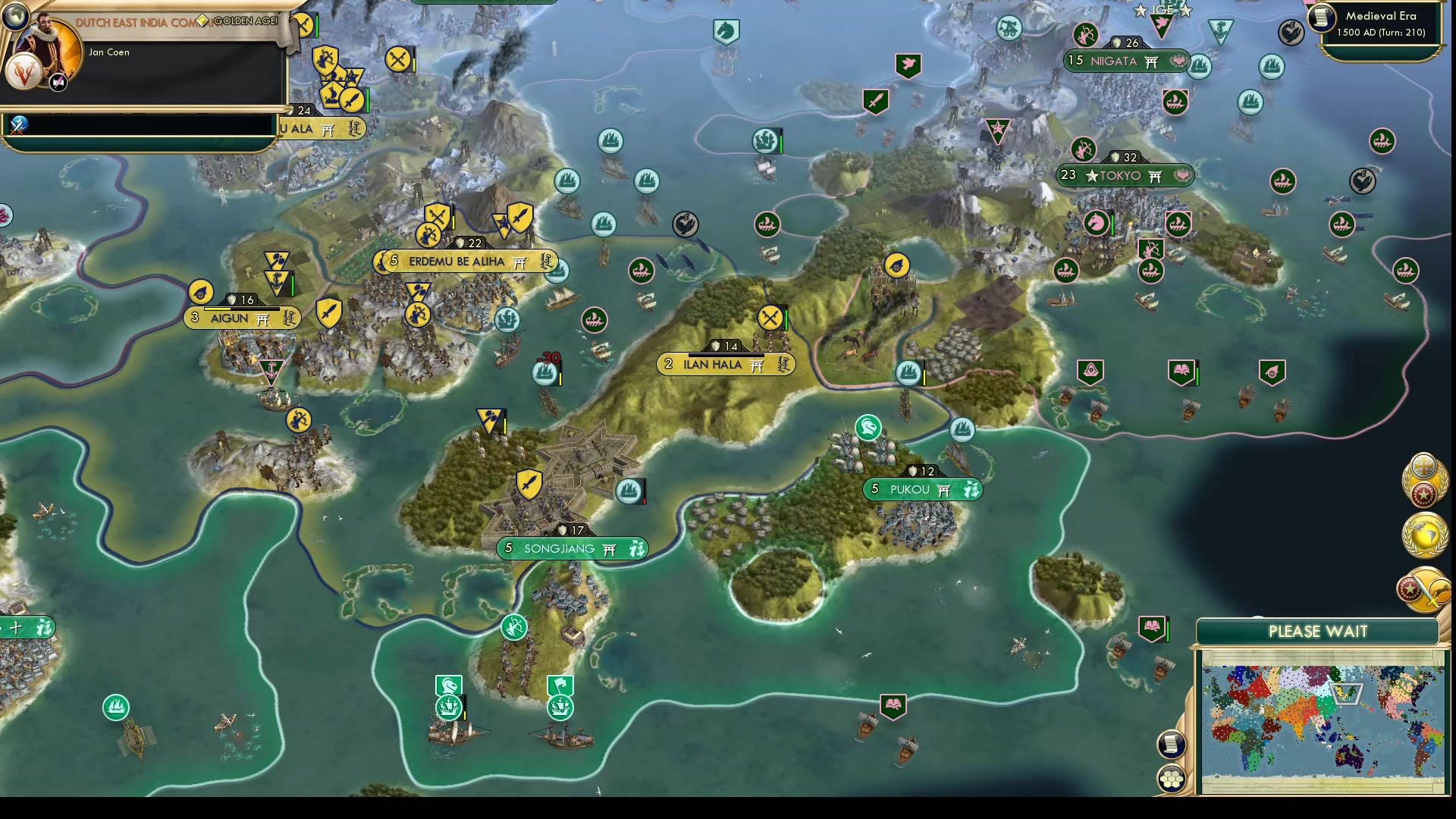Open the notification log scroll beside the minimap
Image resolution: width=1456 pixels, height=819 pixels.
click(1172, 744)
